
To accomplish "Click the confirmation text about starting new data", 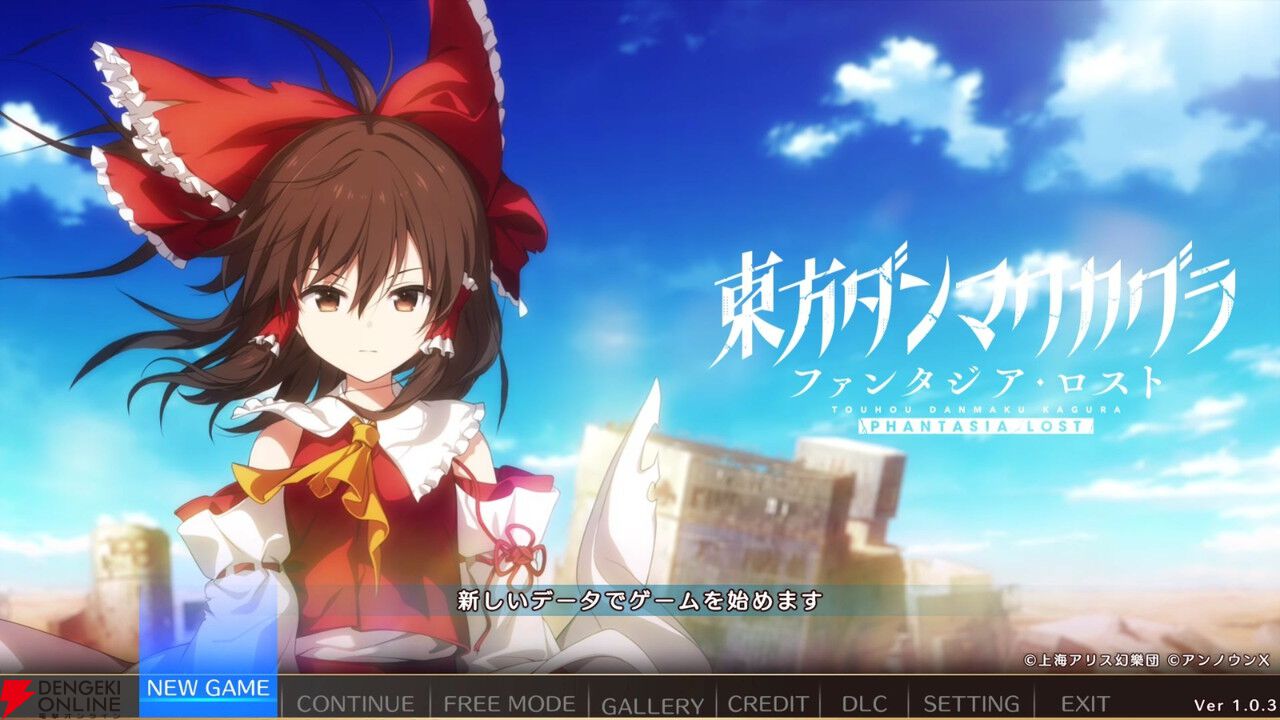I will pos(640,602).
